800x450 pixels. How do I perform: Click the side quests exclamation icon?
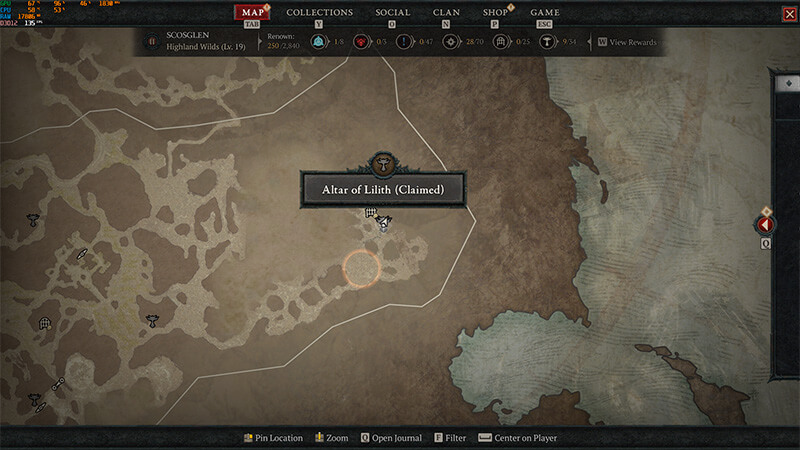(404, 42)
